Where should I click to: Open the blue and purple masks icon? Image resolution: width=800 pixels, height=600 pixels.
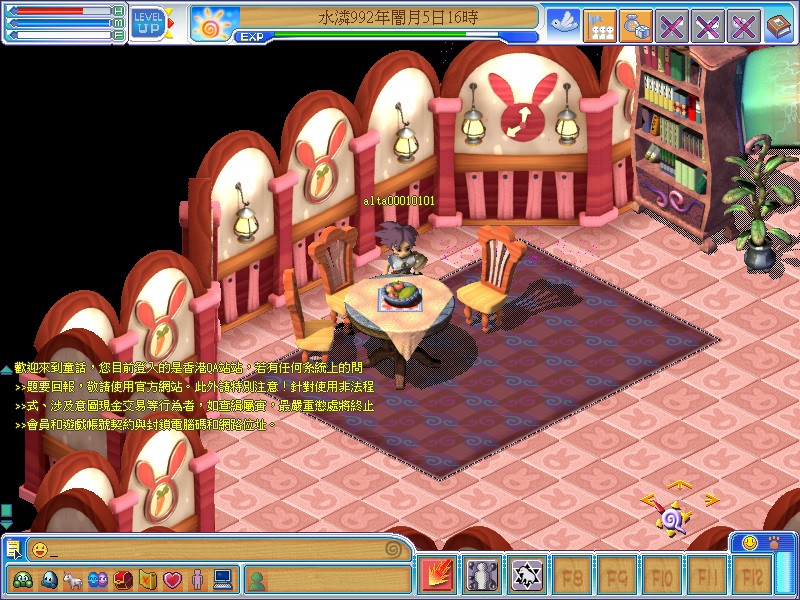click(x=98, y=579)
